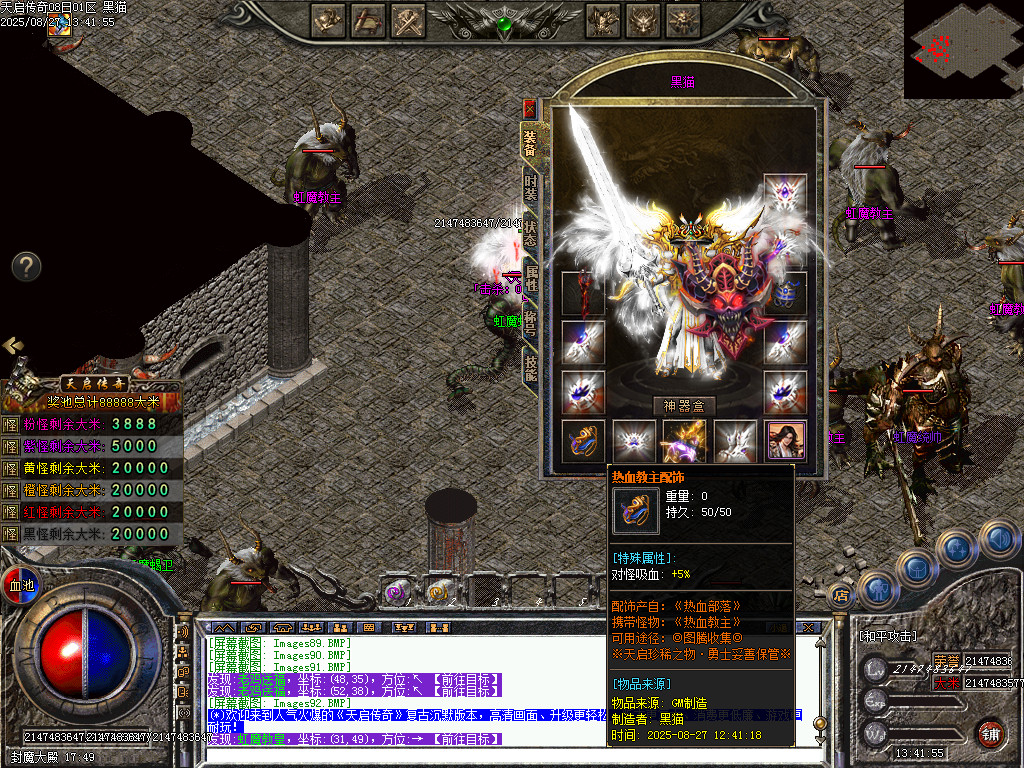Open the 神器盒 artifact box
1024x768 pixels.
point(684,405)
